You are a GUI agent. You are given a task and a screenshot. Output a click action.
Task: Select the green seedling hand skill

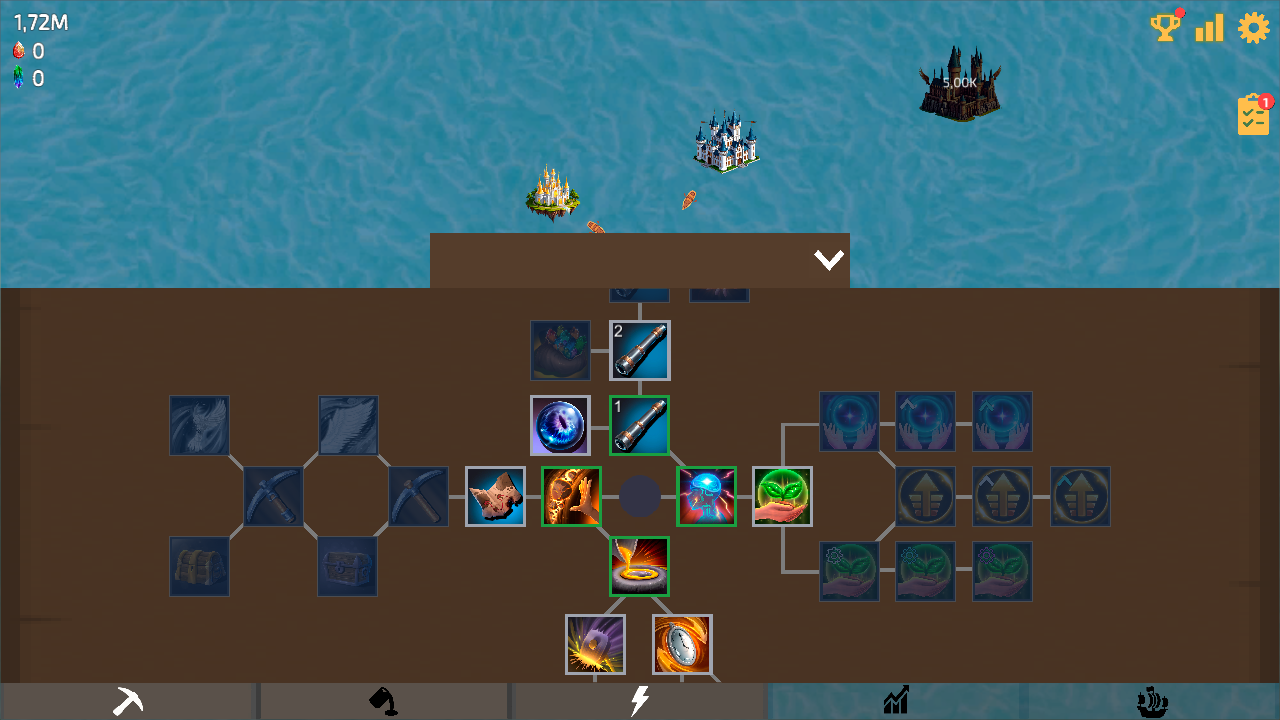783,496
